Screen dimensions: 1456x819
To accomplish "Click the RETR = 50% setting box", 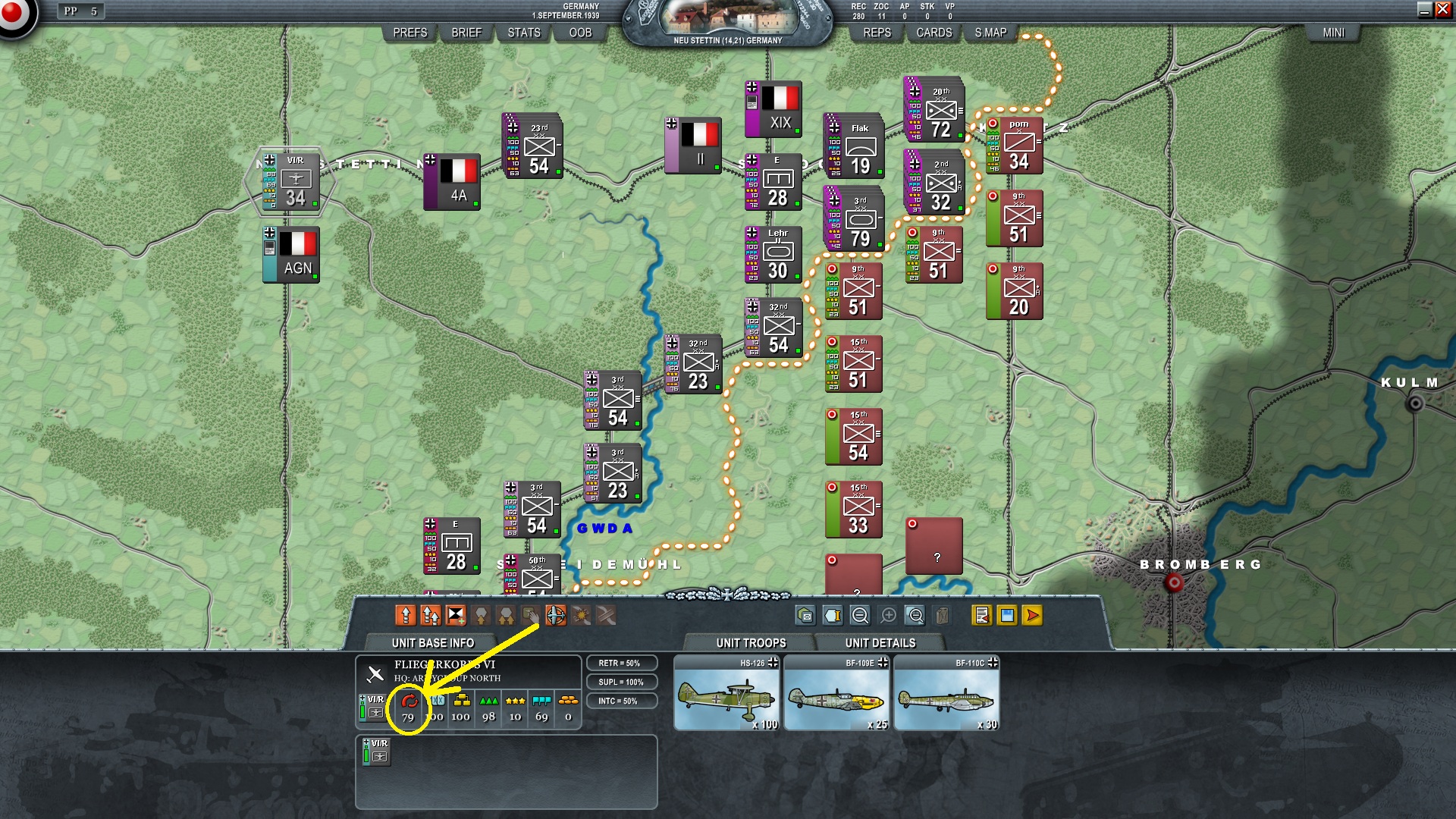I will pyautogui.click(x=622, y=662).
